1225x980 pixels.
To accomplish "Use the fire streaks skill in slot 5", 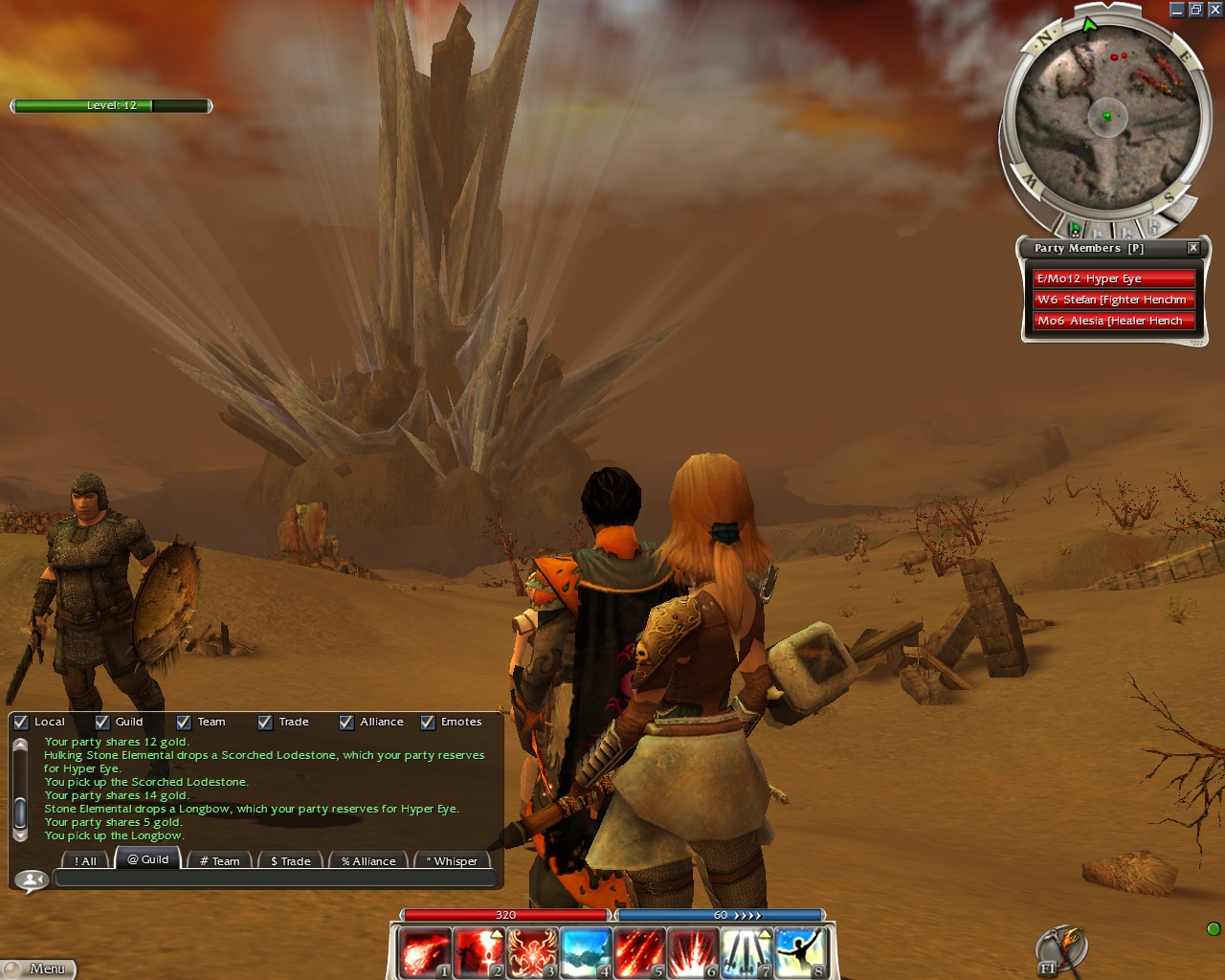I will [x=638, y=952].
